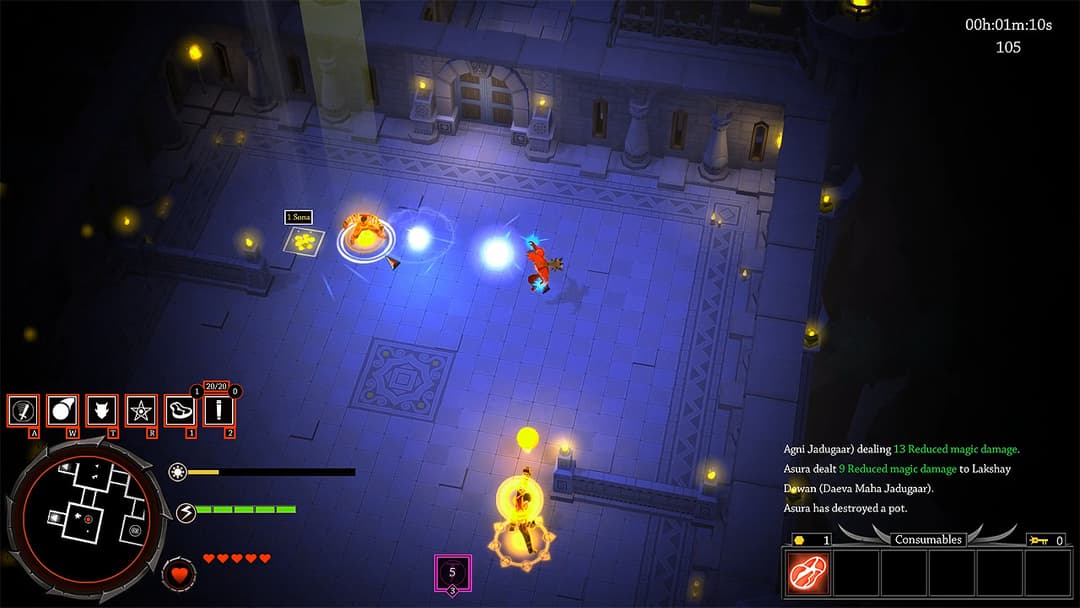1080x608 pixels.
Task: Use the fireball projectile ability
Action: point(62,410)
